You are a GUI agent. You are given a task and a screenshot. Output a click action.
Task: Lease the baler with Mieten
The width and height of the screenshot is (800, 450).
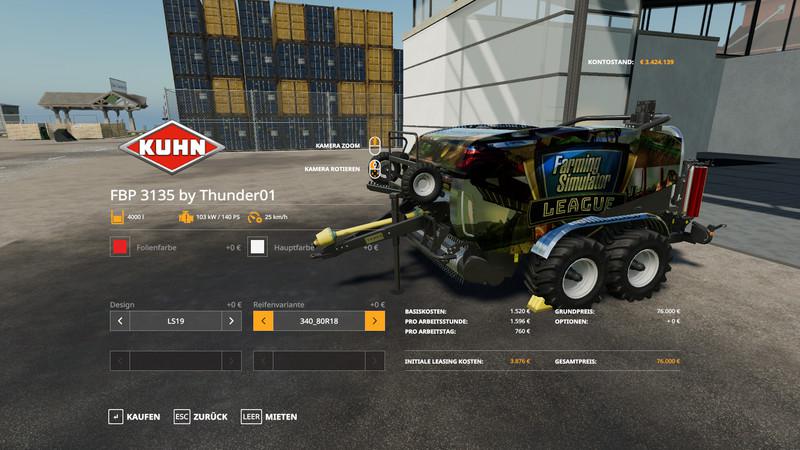point(269,416)
